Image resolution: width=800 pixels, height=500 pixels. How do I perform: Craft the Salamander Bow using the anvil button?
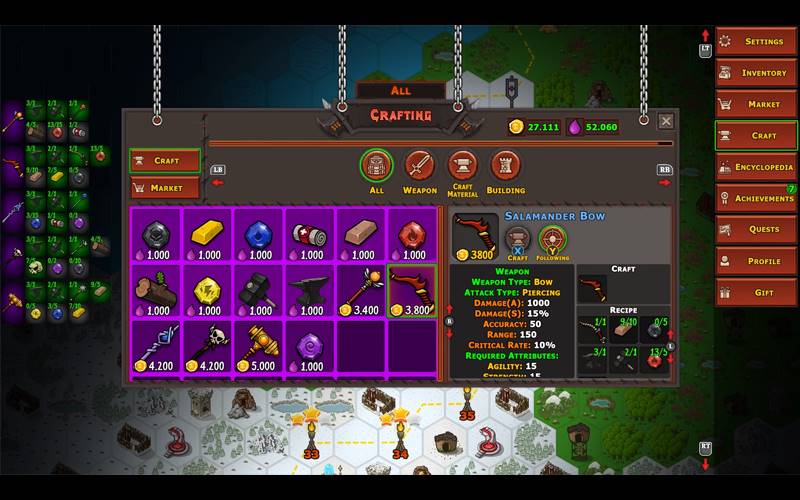point(517,240)
